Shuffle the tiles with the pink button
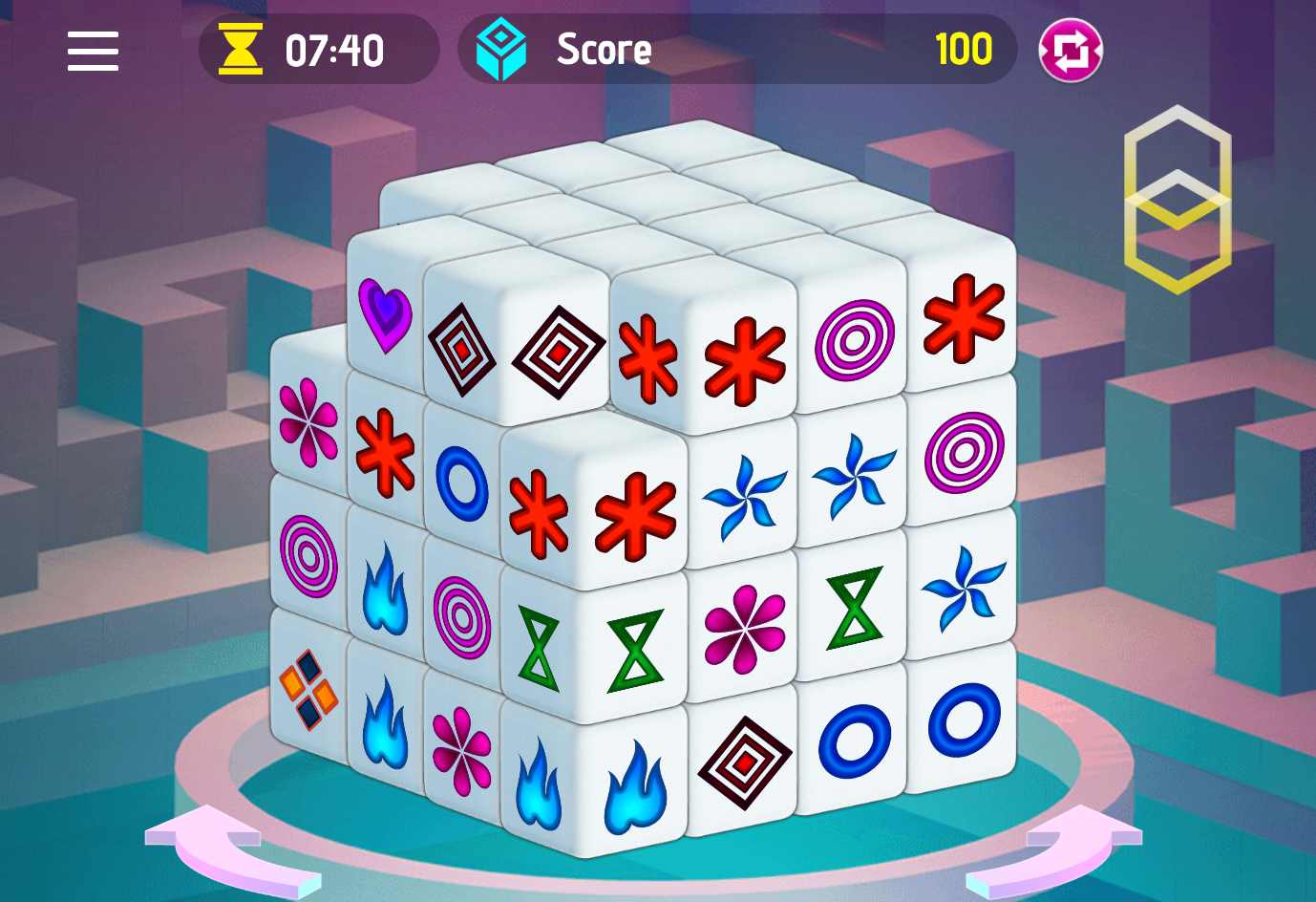This screenshot has height=902, width=1316. point(1071,51)
